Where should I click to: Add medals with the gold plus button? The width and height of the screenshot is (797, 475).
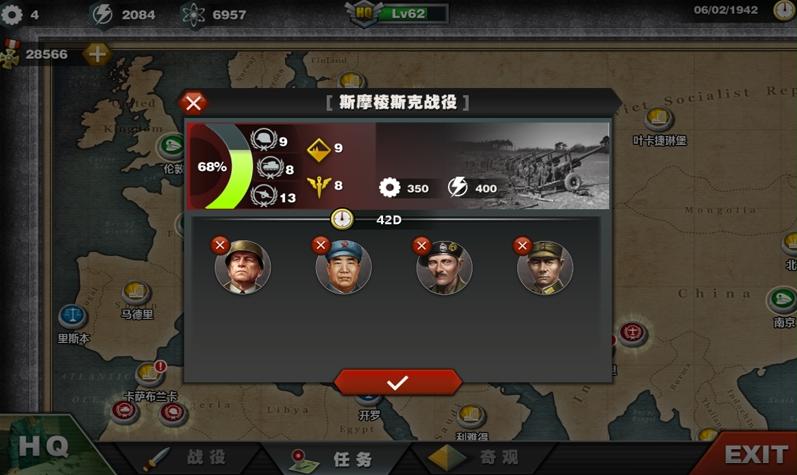coord(96,54)
